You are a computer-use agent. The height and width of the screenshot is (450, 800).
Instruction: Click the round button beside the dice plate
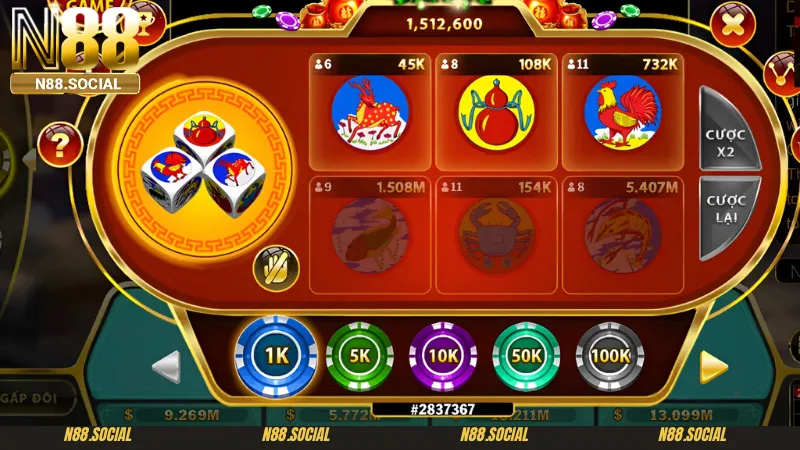coord(276,267)
